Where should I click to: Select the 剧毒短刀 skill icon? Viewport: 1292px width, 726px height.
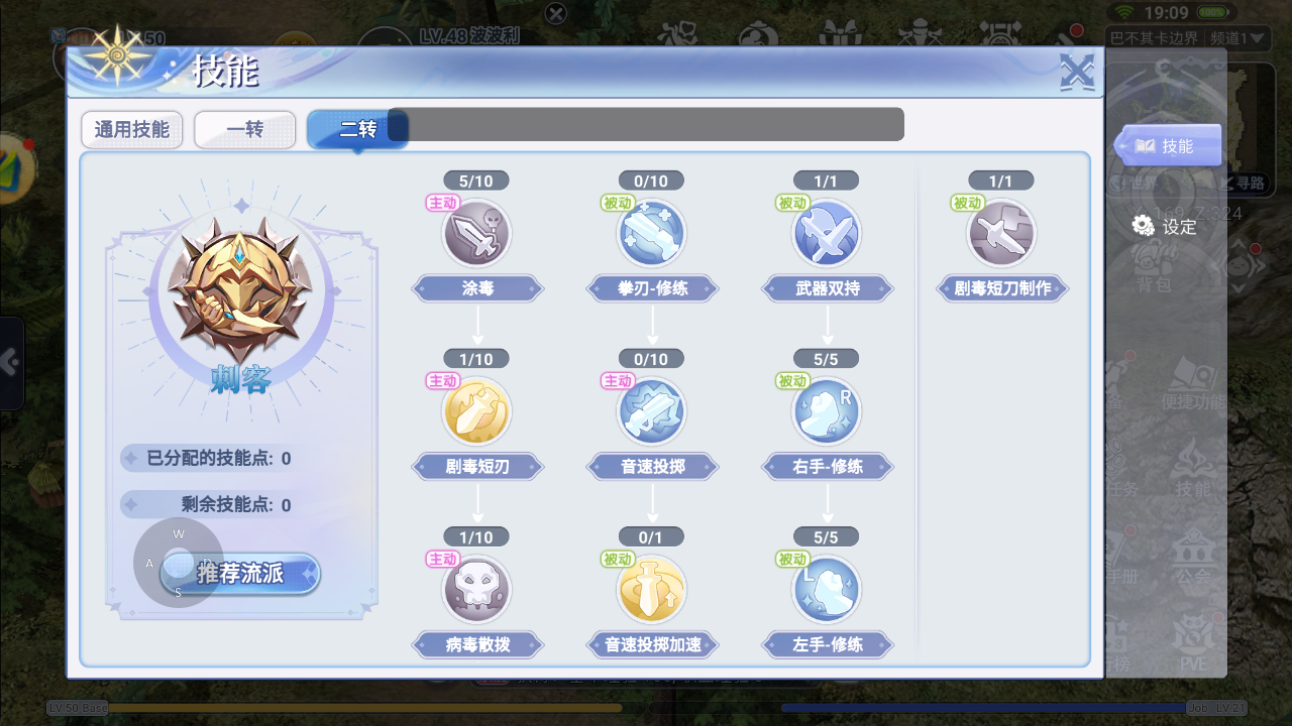(x=477, y=412)
